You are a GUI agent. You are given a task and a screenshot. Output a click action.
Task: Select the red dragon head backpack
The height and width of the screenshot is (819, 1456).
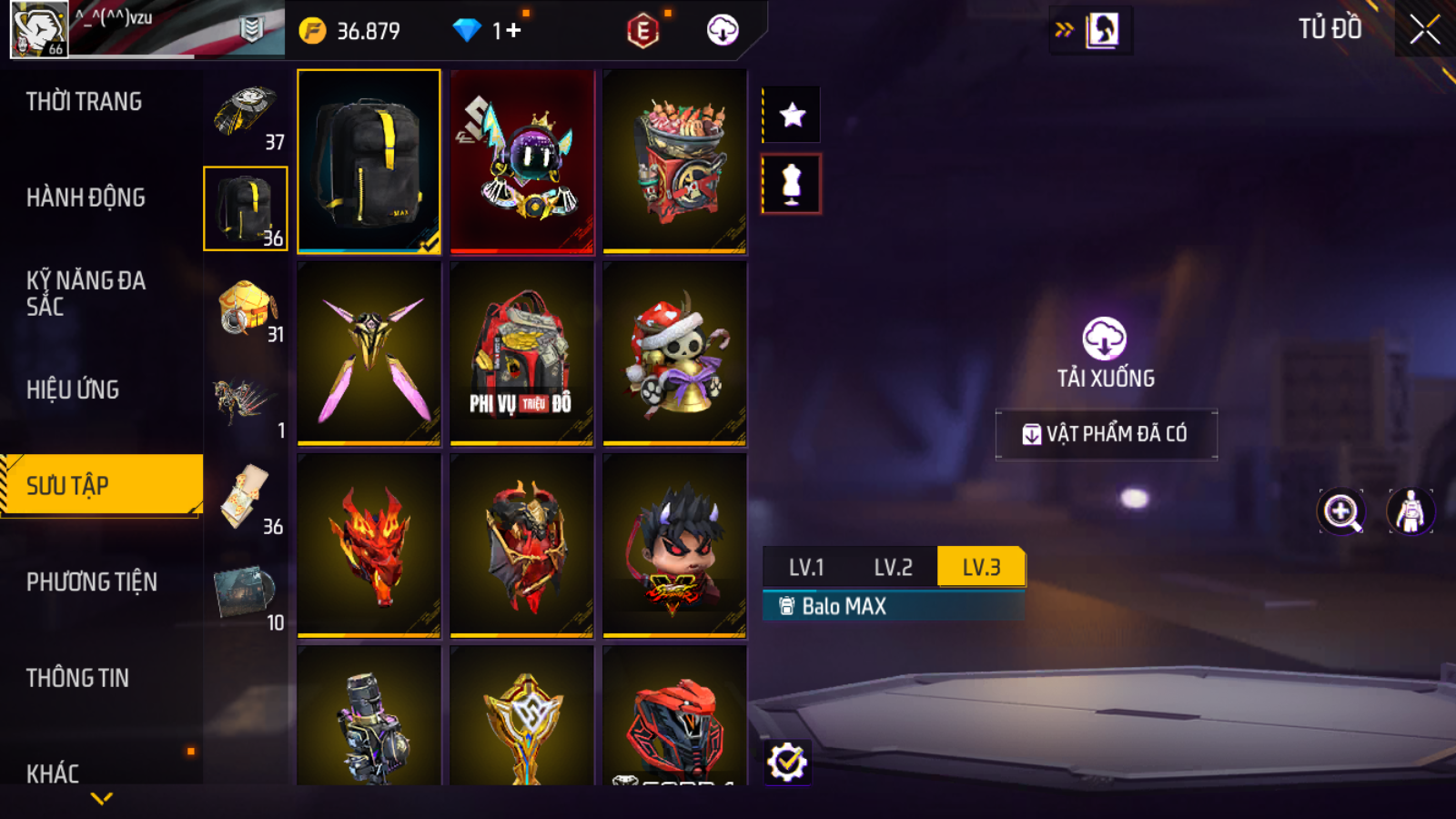coord(369,545)
